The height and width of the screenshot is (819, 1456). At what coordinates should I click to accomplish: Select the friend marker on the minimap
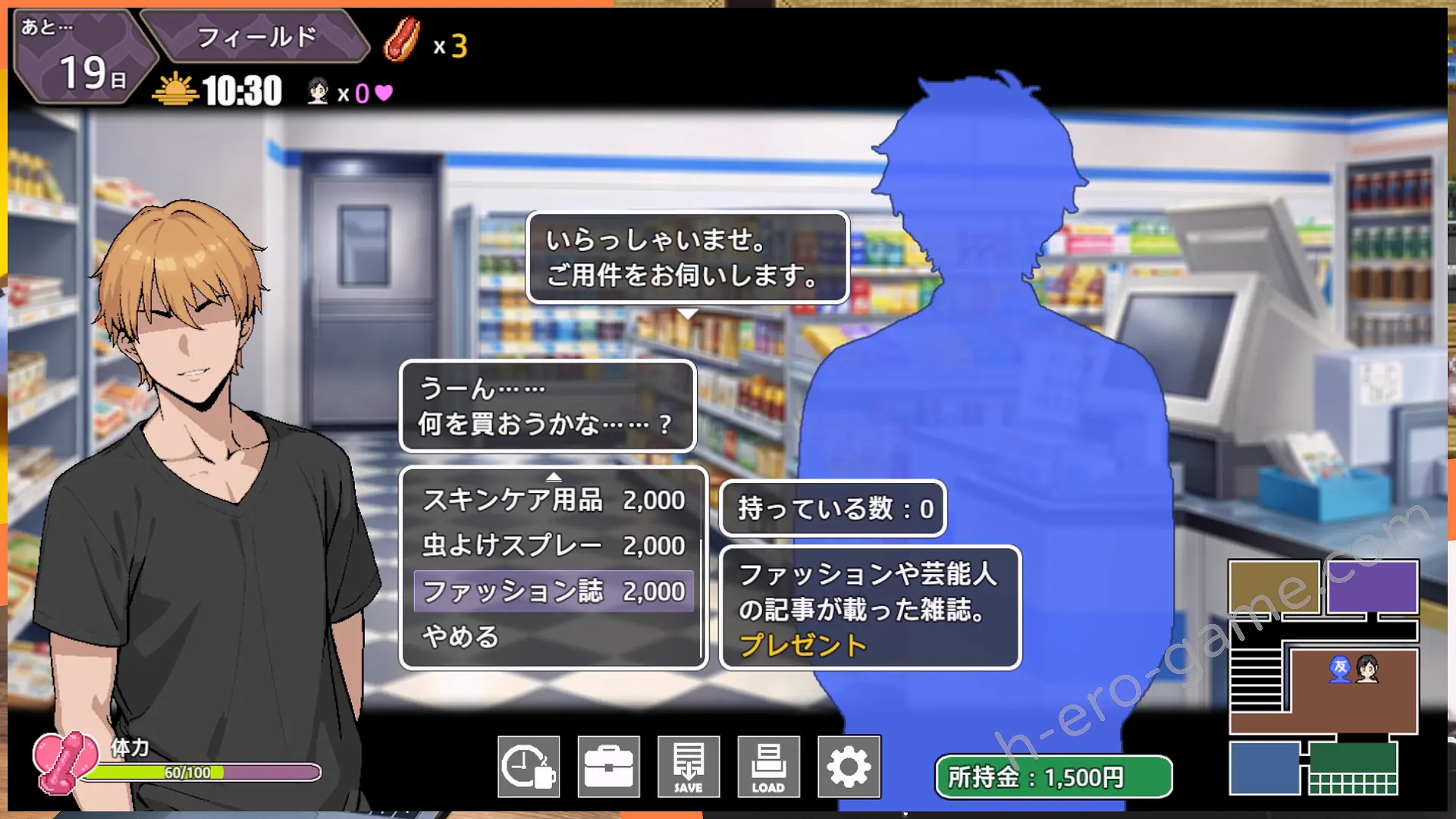[1340, 669]
